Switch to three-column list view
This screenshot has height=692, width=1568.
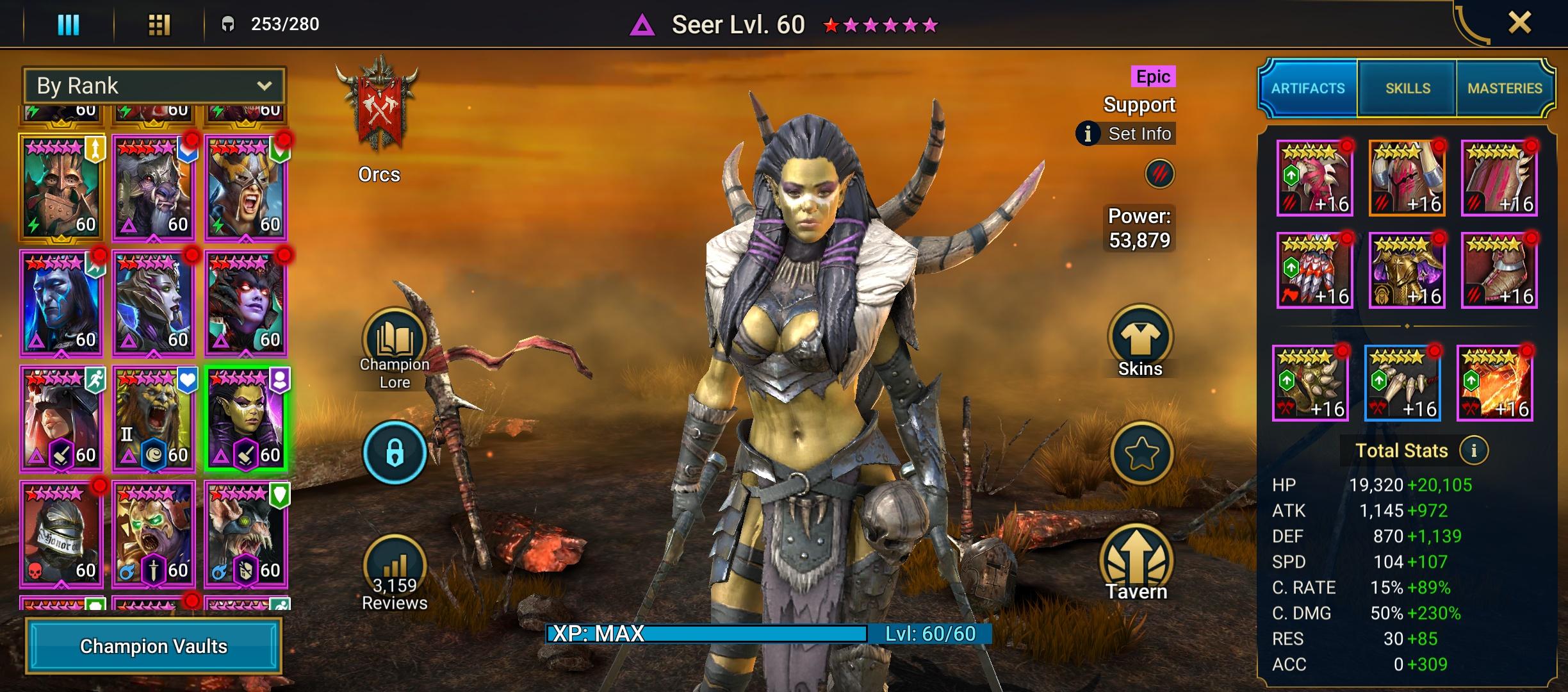click(x=69, y=25)
